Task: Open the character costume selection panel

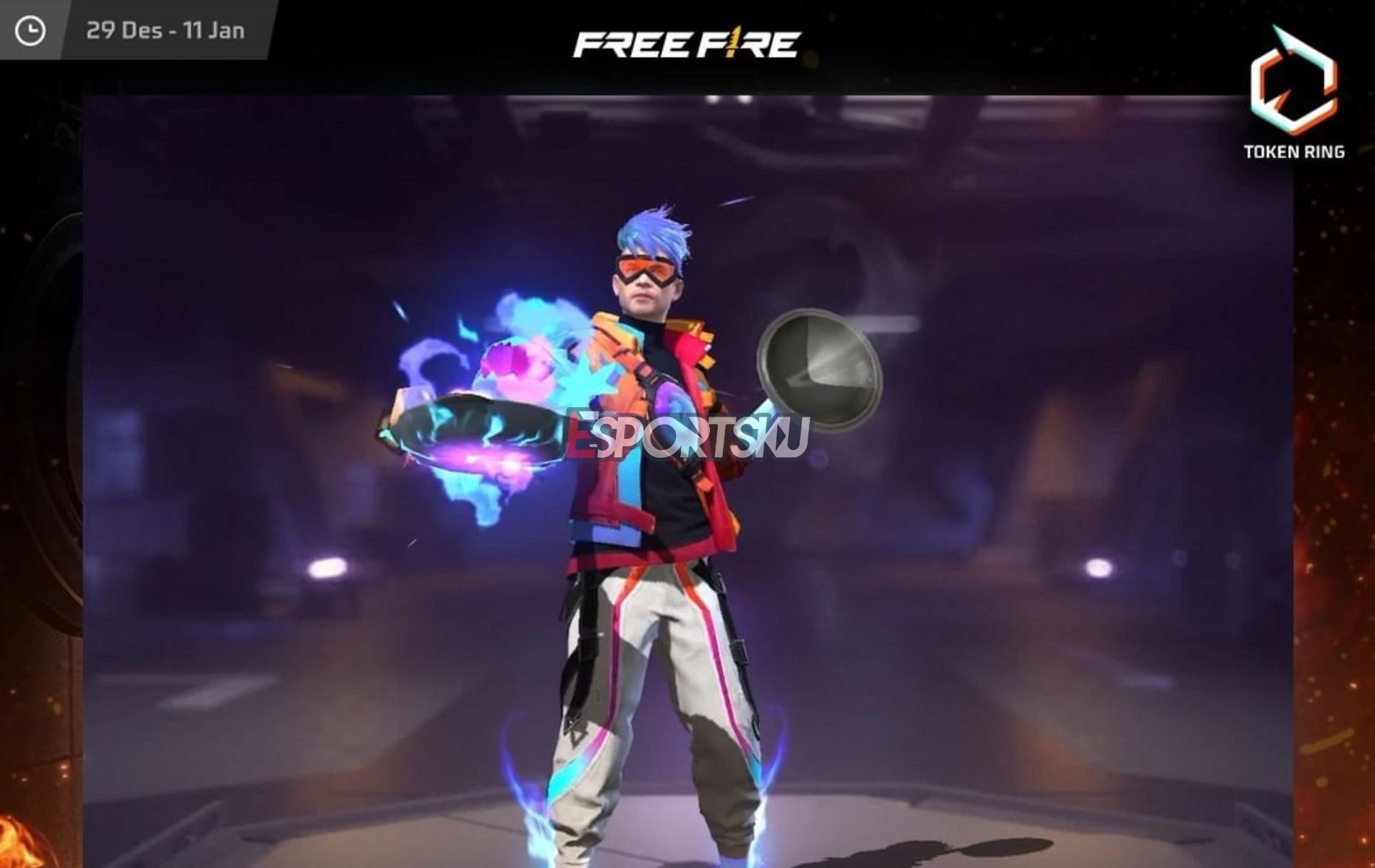Action: (x=651, y=506)
